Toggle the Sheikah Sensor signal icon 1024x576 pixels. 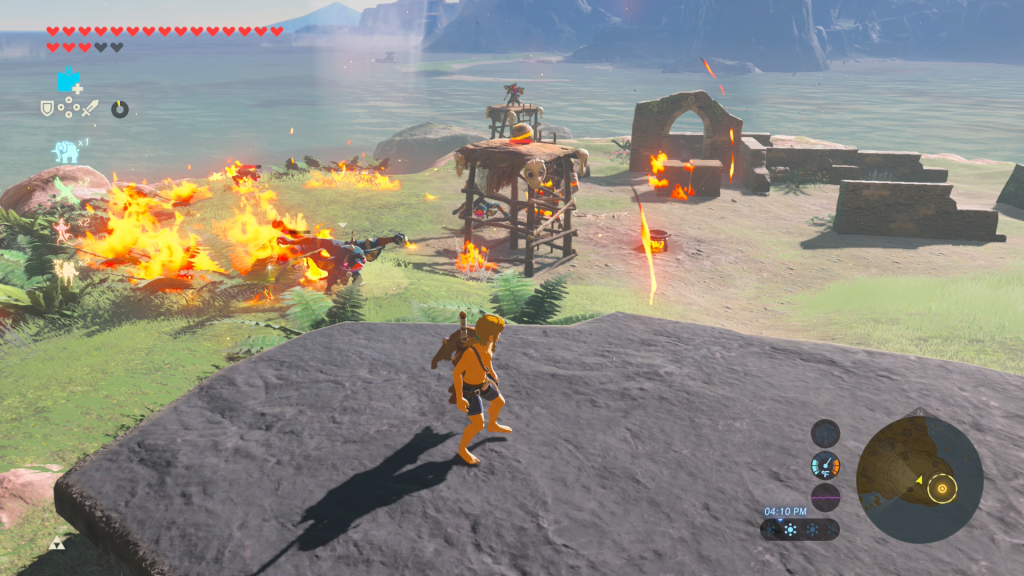click(x=825, y=434)
